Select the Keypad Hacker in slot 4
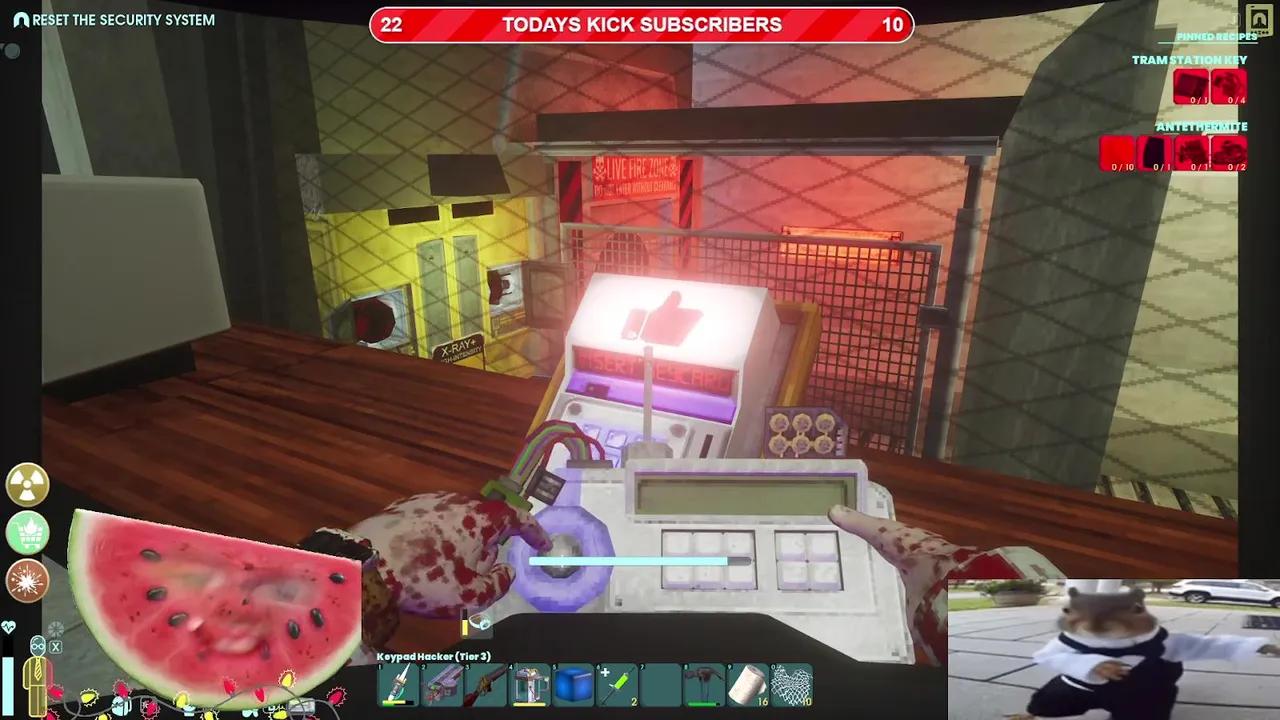1280x720 pixels. pos(533,685)
